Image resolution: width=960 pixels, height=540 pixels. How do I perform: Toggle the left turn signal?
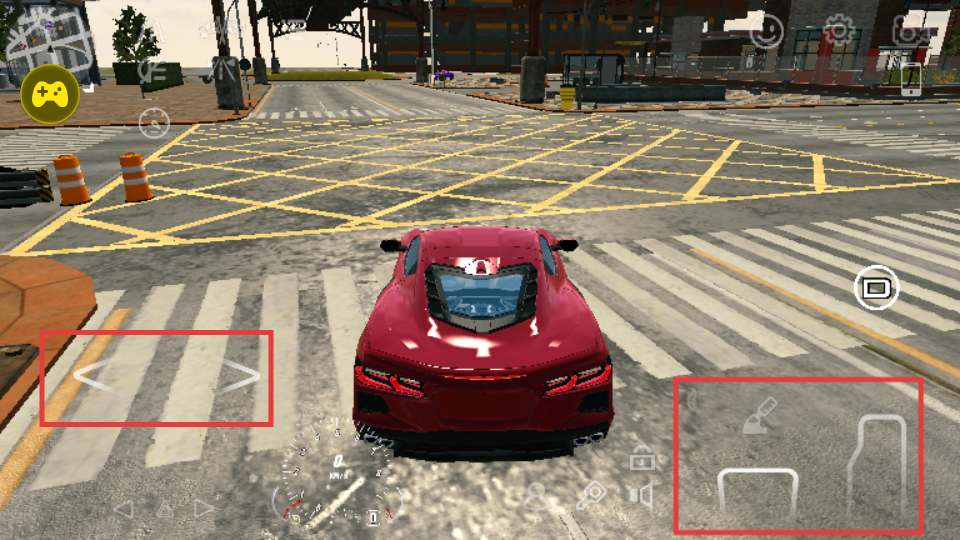[x=123, y=509]
